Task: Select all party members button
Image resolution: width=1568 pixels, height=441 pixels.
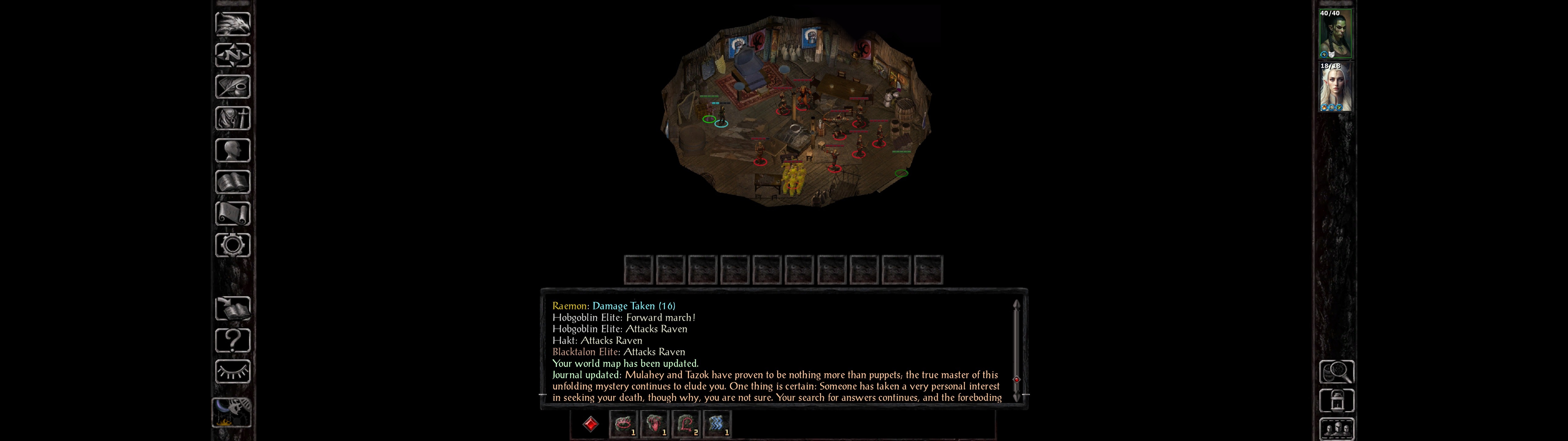Action: pyautogui.click(x=1336, y=429)
